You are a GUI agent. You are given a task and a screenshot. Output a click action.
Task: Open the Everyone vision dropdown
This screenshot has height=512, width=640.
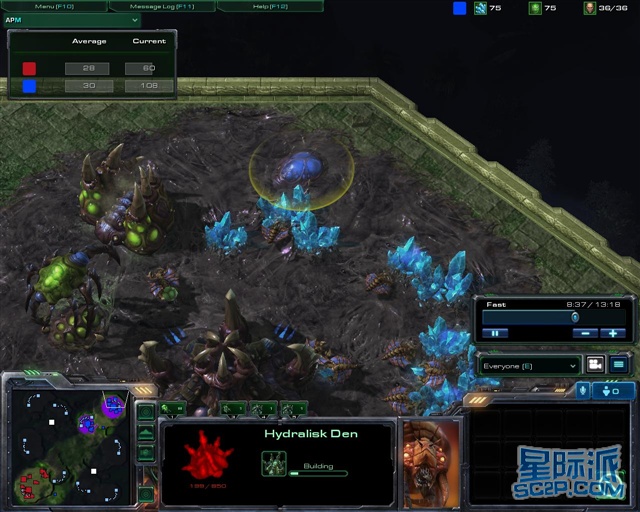pos(530,365)
